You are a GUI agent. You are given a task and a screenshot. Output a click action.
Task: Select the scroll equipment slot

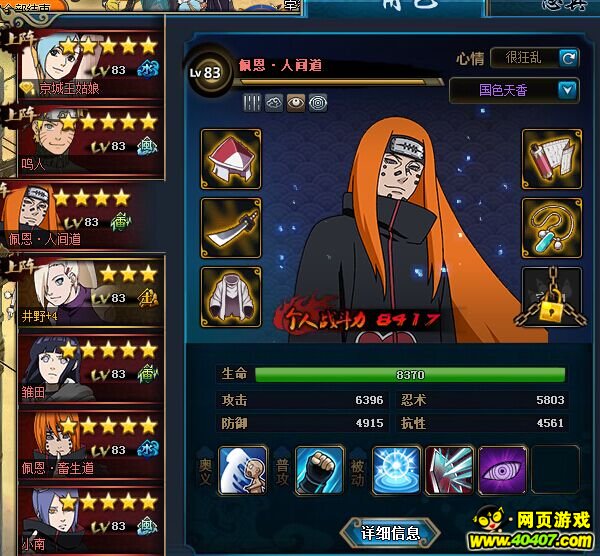pyautogui.click(x=552, y=158)
